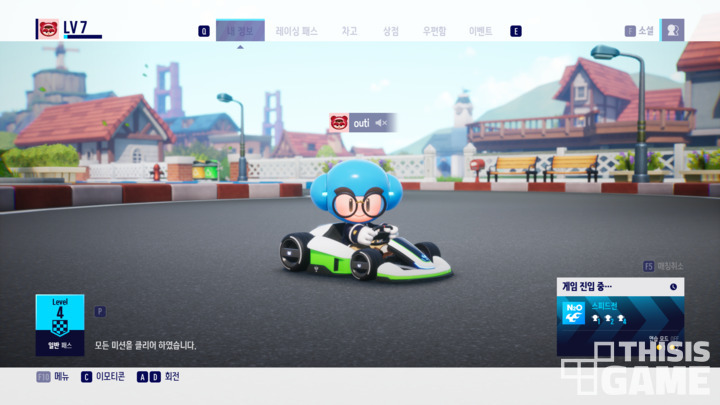Viewport: 720px width, 405px height.
Task: Select the 스피드전 game mode panel
Action: click(620, 312)
